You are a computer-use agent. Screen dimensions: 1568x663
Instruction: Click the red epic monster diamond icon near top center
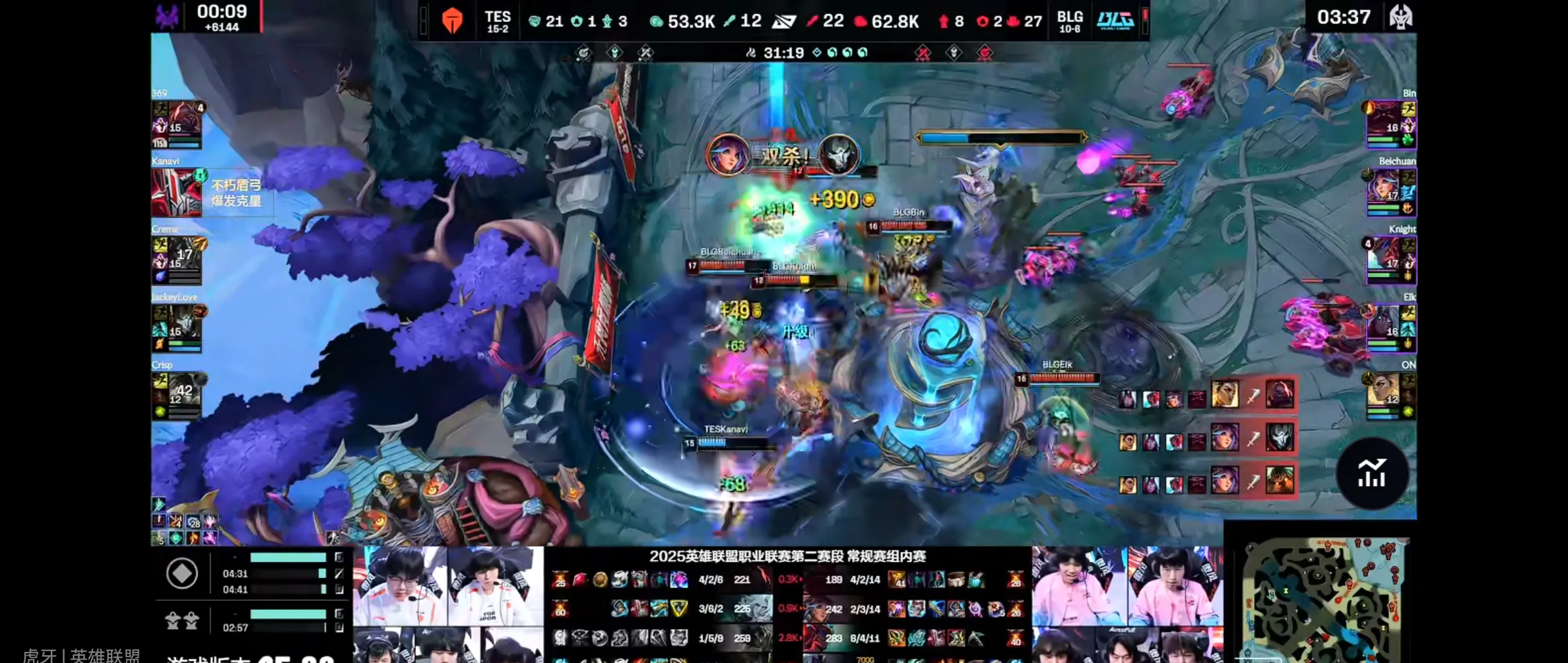click(x=923, y=52)
